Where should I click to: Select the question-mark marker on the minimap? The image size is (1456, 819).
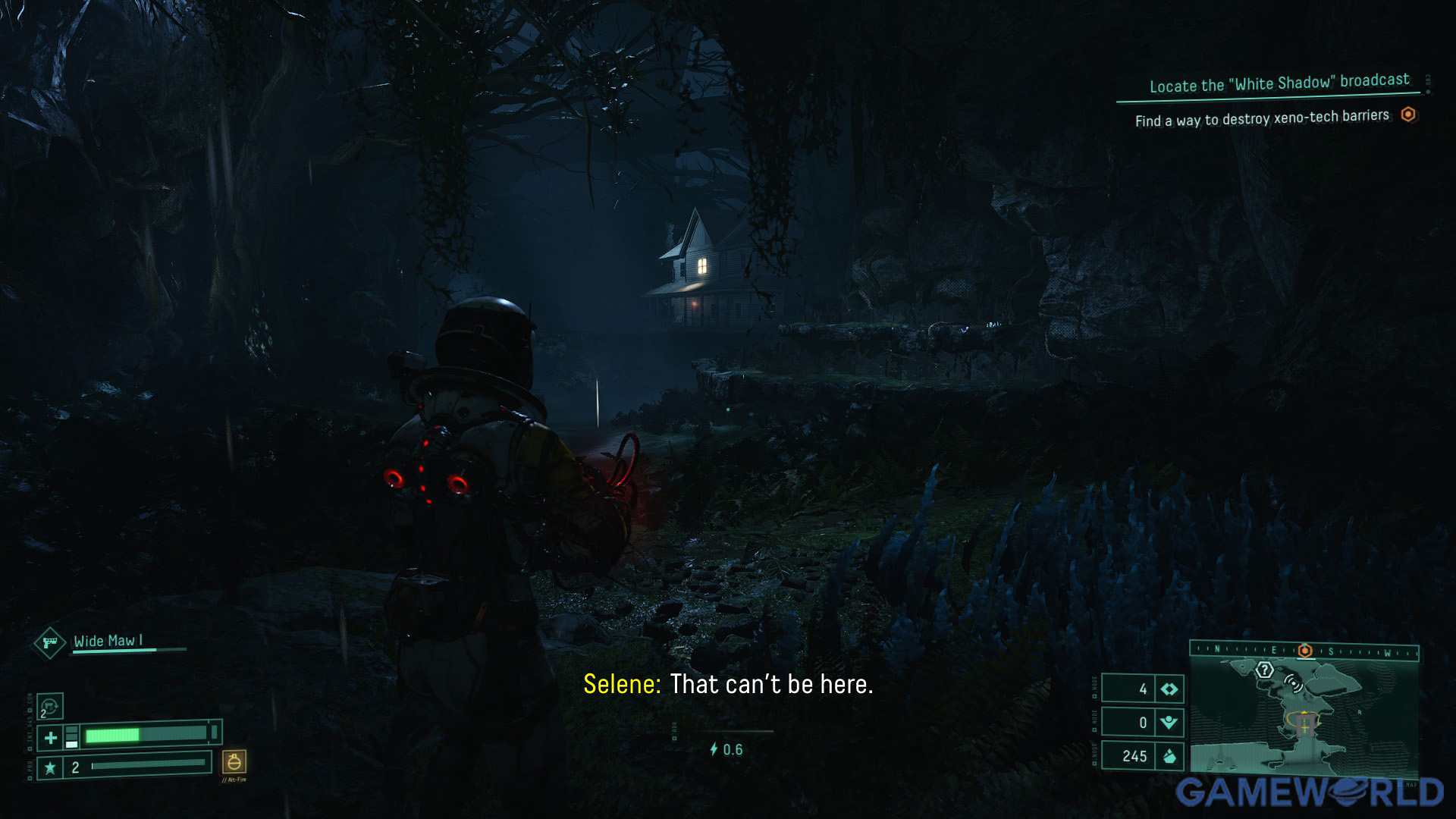(1264, 670)
